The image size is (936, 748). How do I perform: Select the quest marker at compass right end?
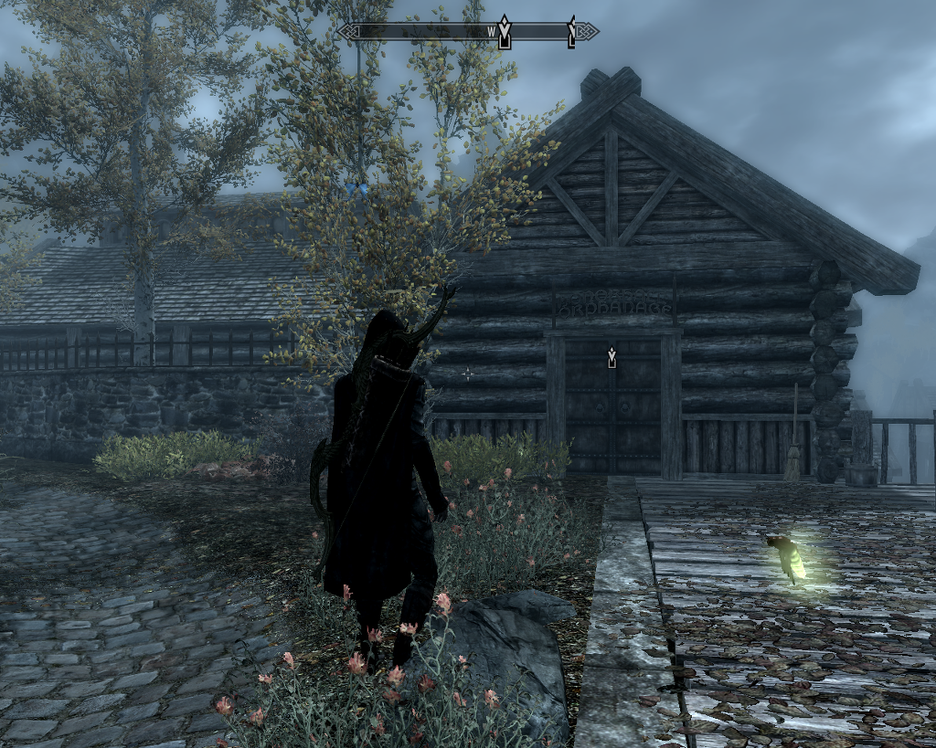572,32
